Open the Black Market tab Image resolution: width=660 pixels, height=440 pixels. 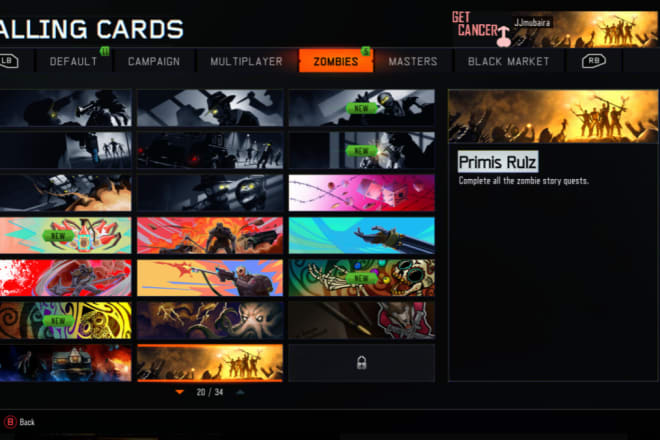509,61
